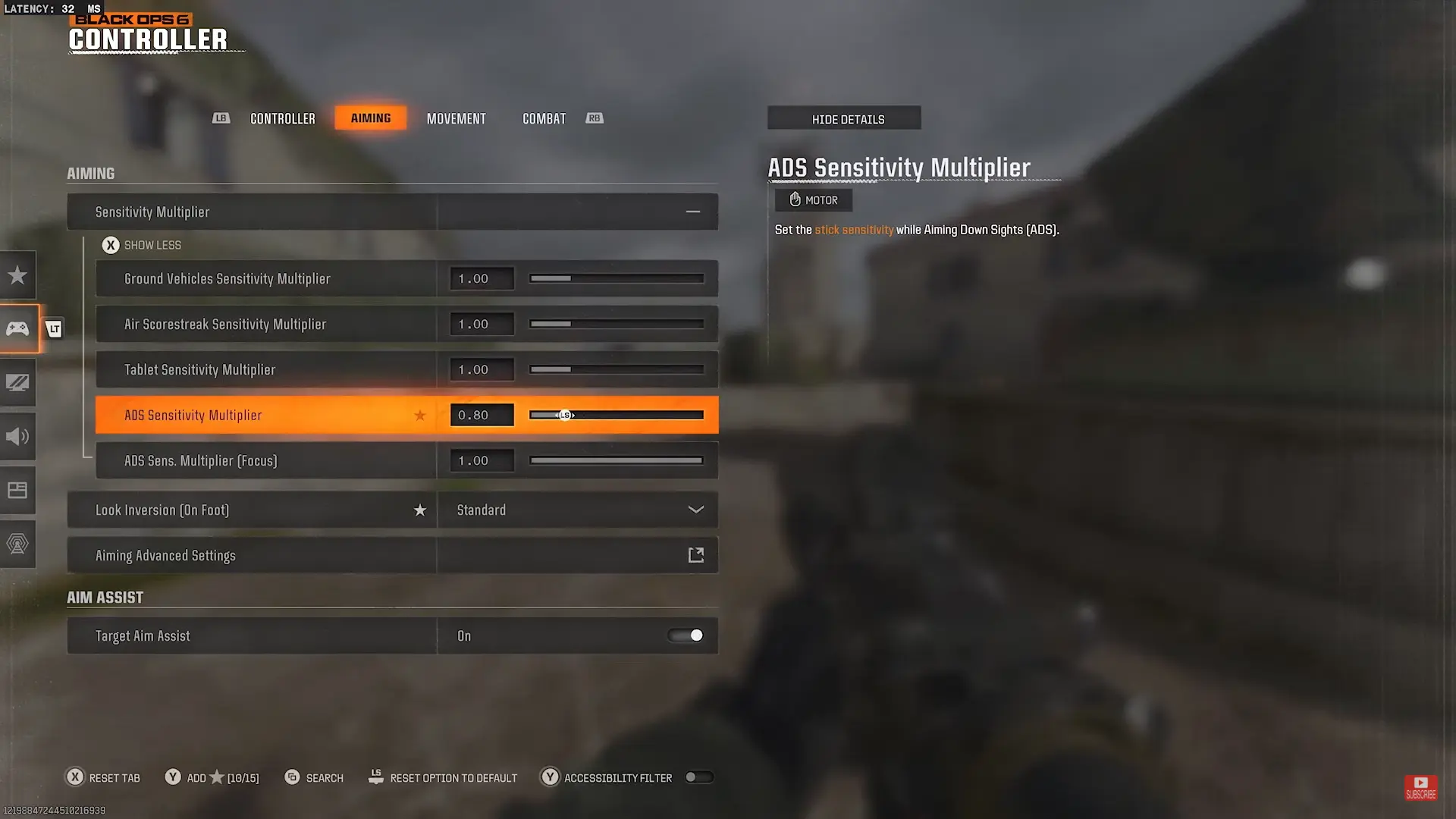The width and height of the screenshot is (1456, 819).
Task: Open the interface settings sidebar icon
Action: 17,489
